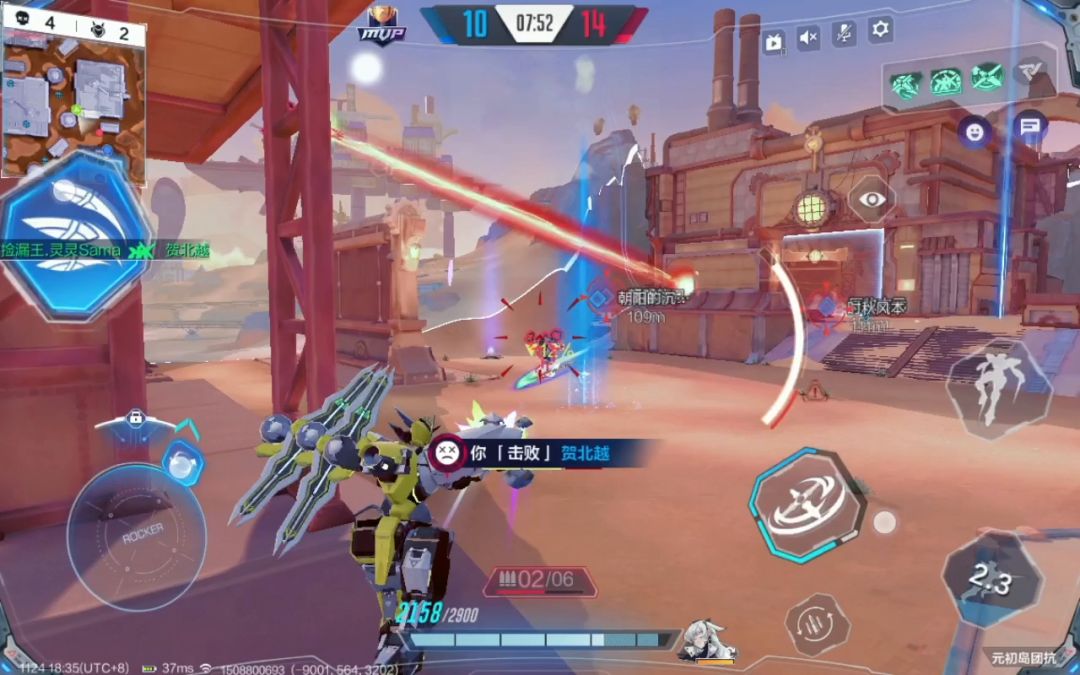This screenshot has height=675, width=1080.
Task: Fire the spinning blade attack button
Action: coord(808,503)
